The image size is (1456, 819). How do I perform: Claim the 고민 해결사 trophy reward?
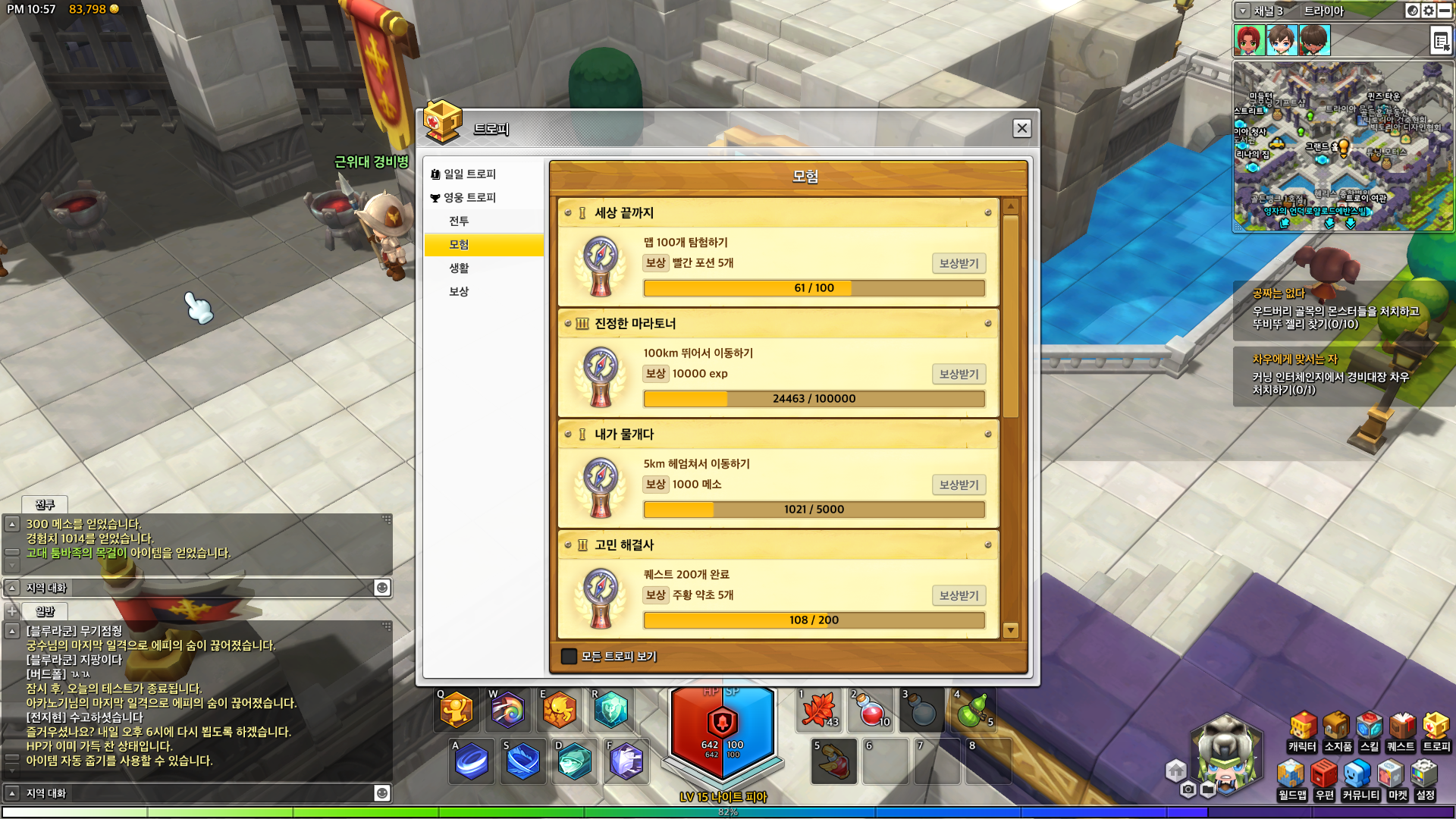click(959, 595)
